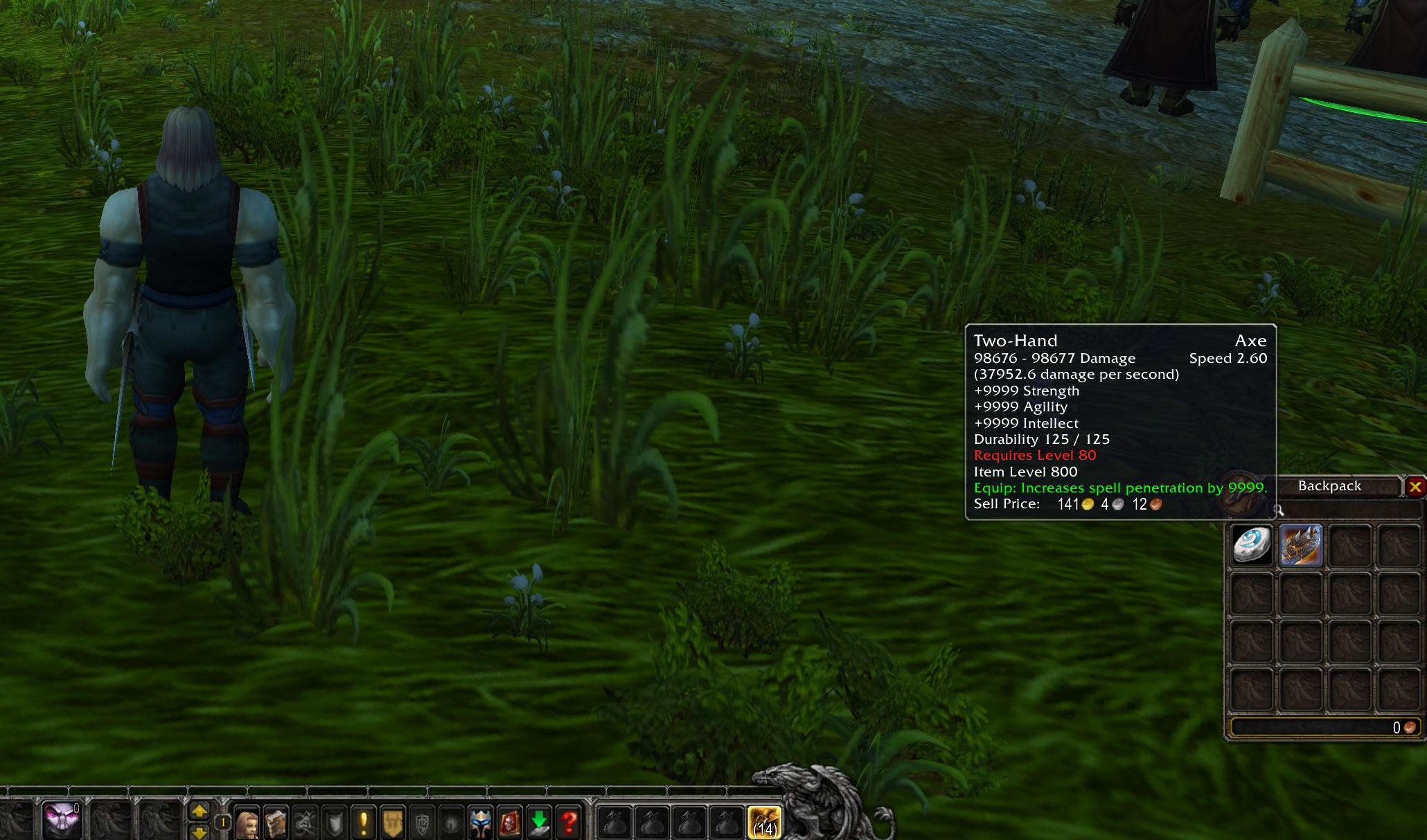Open the Guild panel banner icon

(x=393, y=821)
